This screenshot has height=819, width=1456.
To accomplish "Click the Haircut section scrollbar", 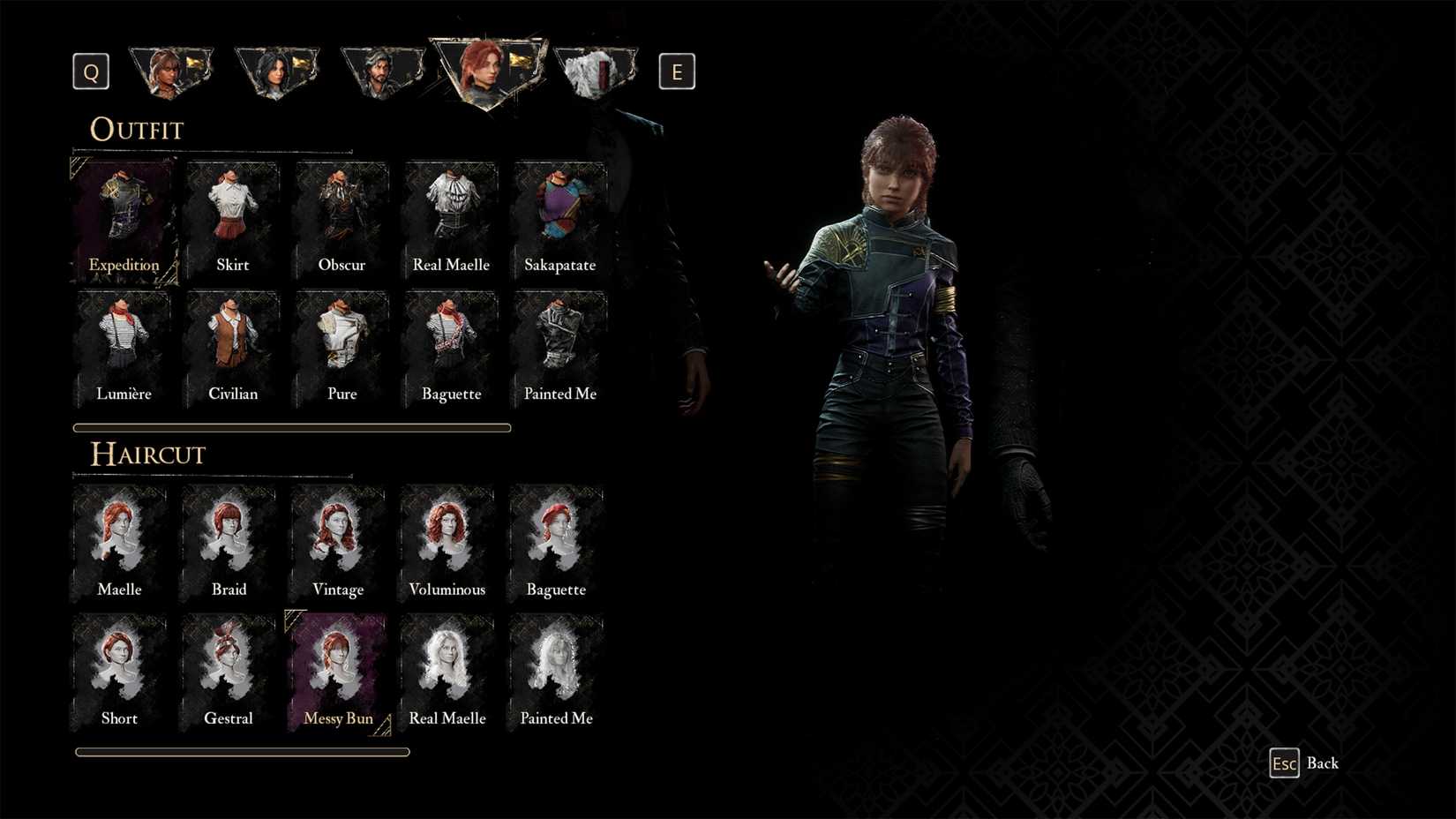I will point(242,751).
